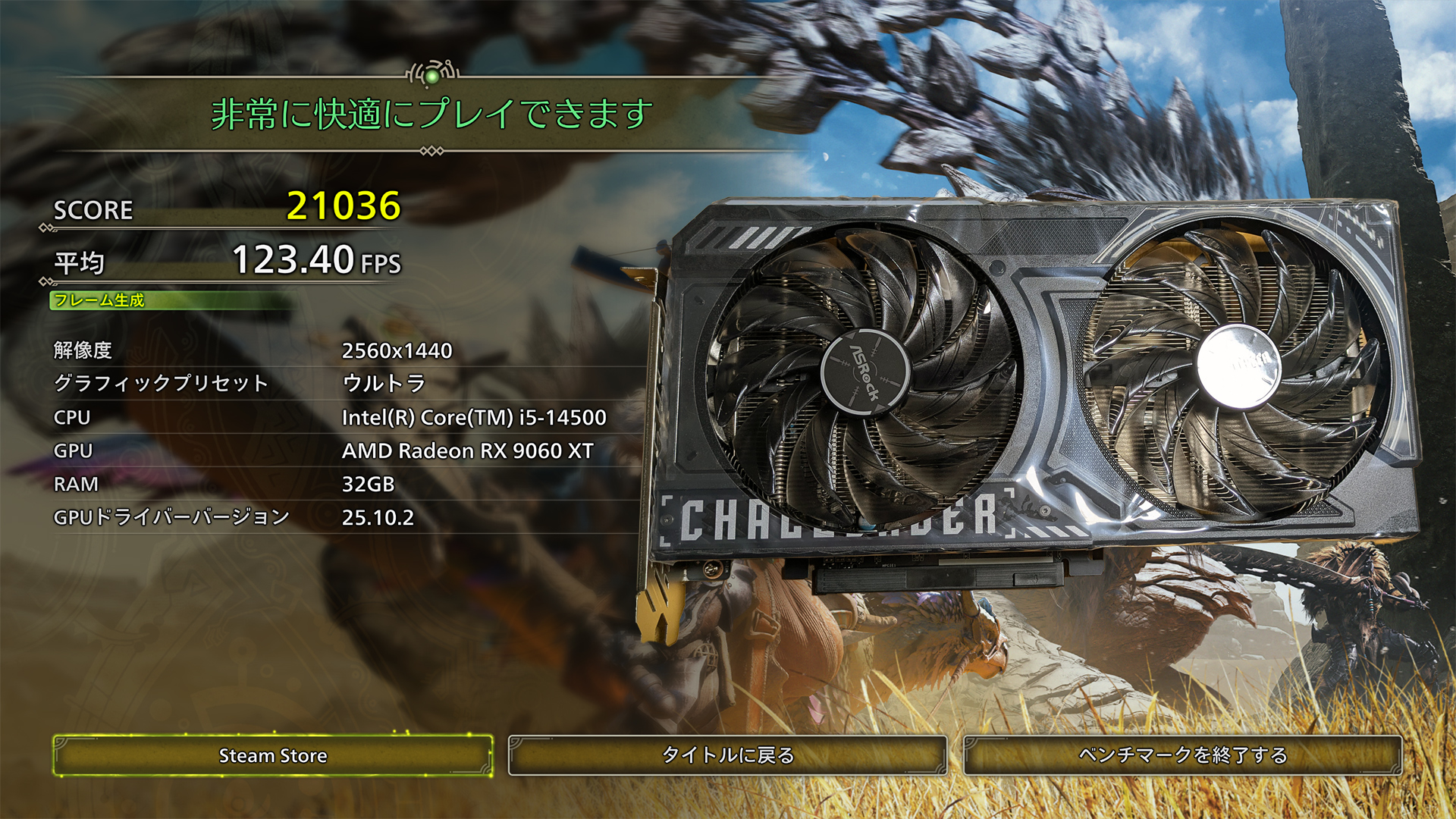Open the Steam Store page
The image size is (1456, 819).
pyautogui.click(x=271, y=755)
